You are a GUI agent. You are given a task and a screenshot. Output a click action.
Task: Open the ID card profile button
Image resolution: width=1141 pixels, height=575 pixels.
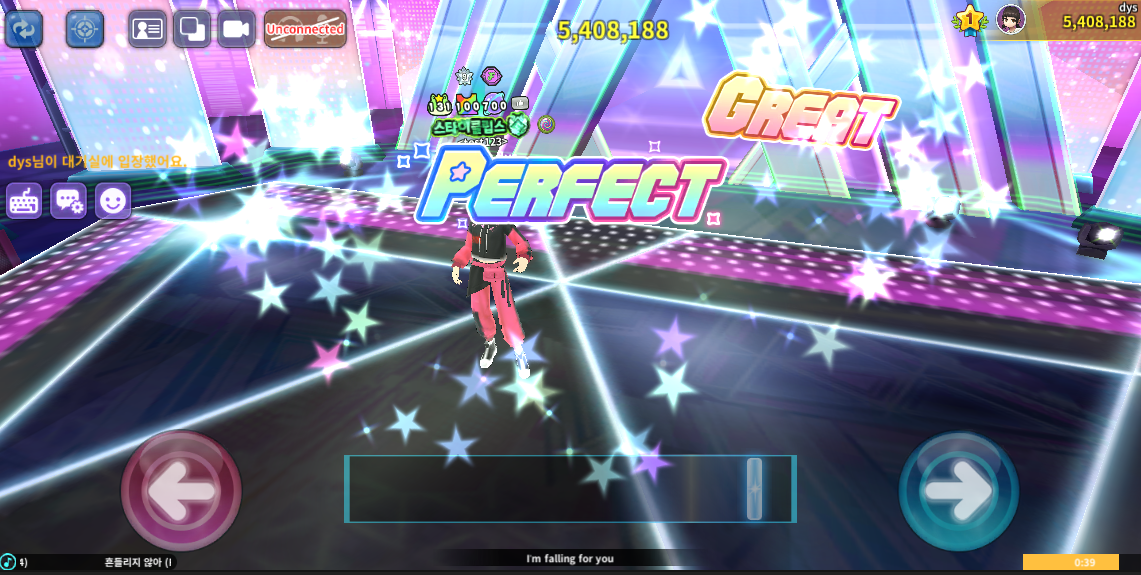pyautogui.click(x=147, y=29)
